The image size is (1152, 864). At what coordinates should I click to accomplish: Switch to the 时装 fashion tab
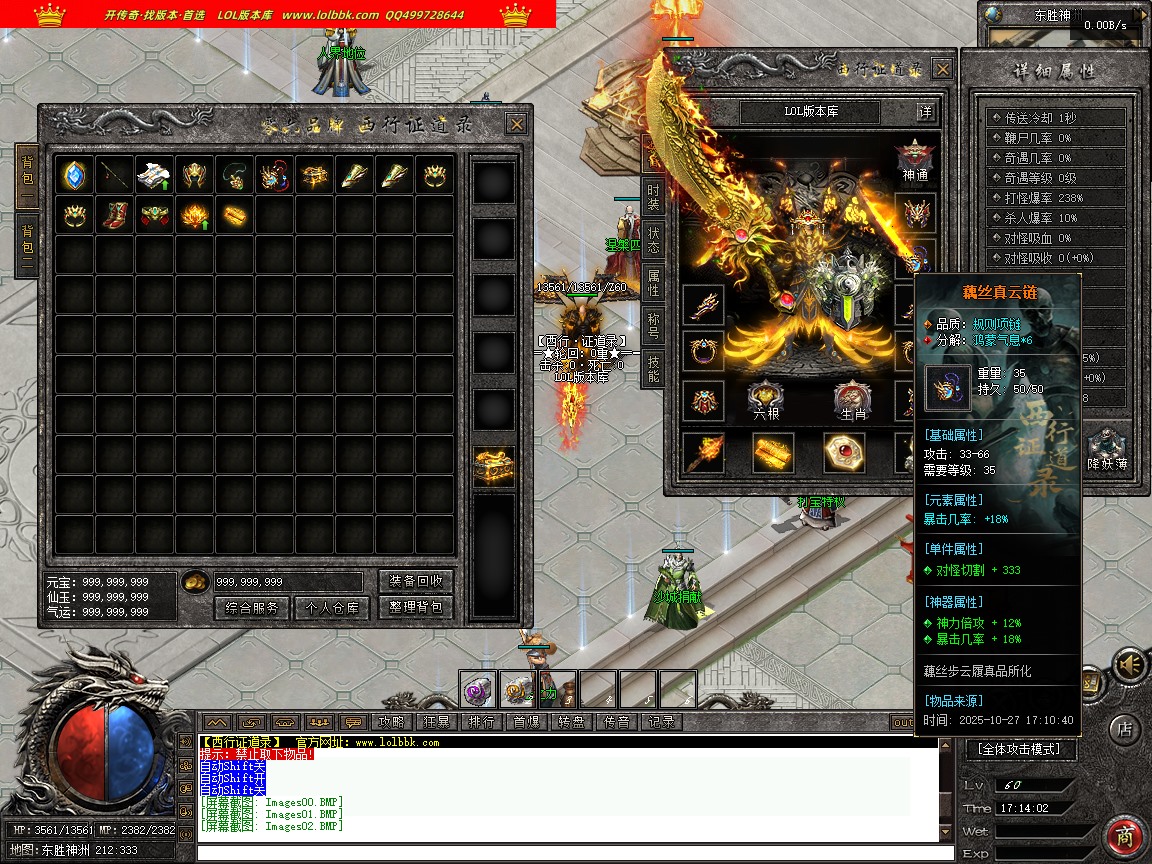click(x=653, y=195)
